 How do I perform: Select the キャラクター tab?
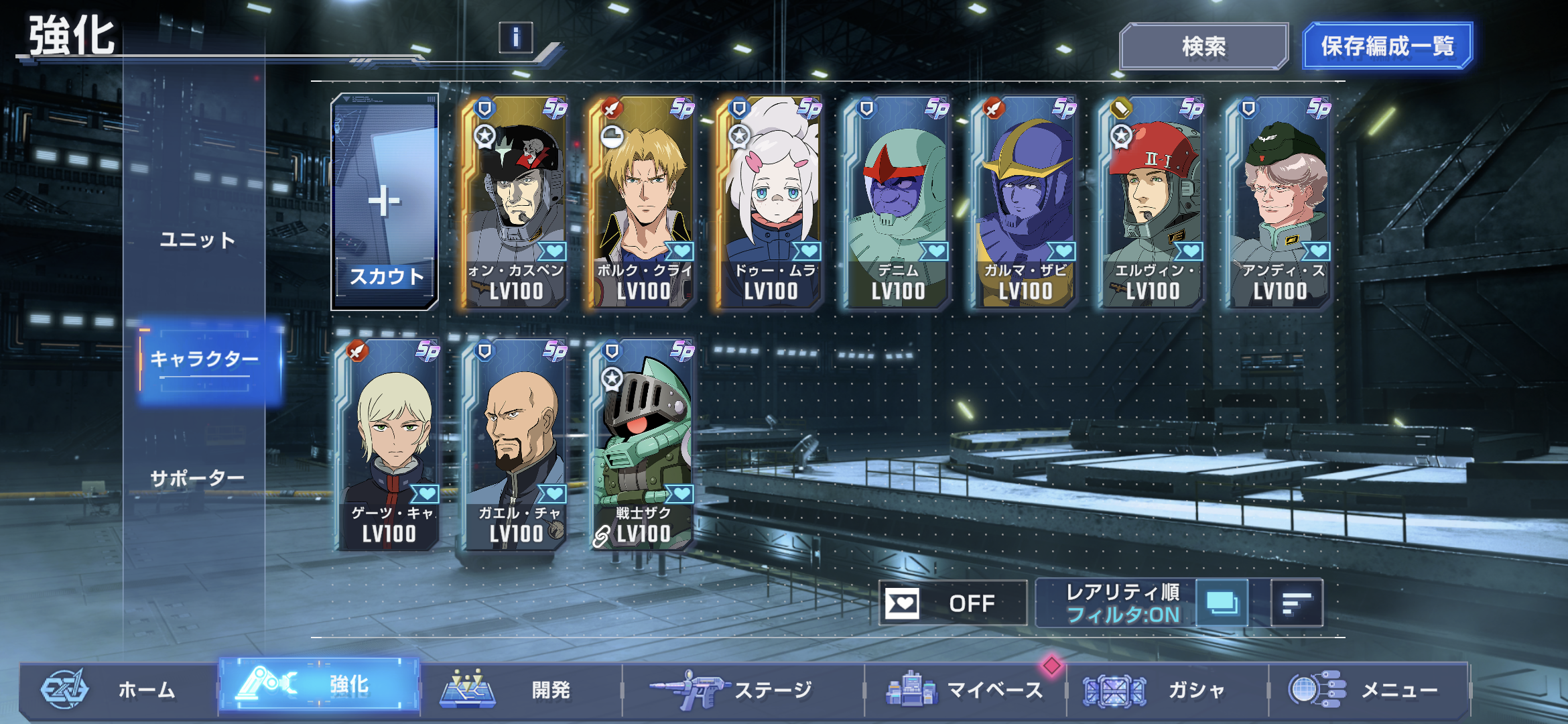204,359
